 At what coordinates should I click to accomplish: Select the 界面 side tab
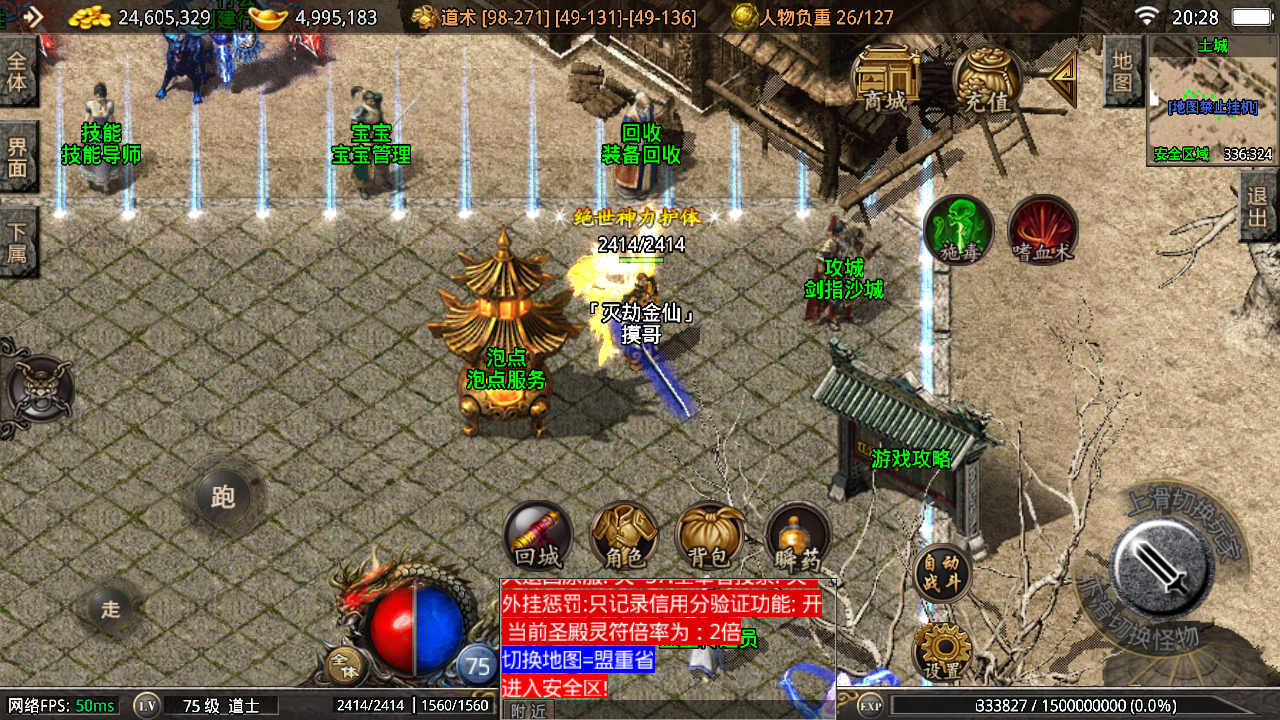18,157
